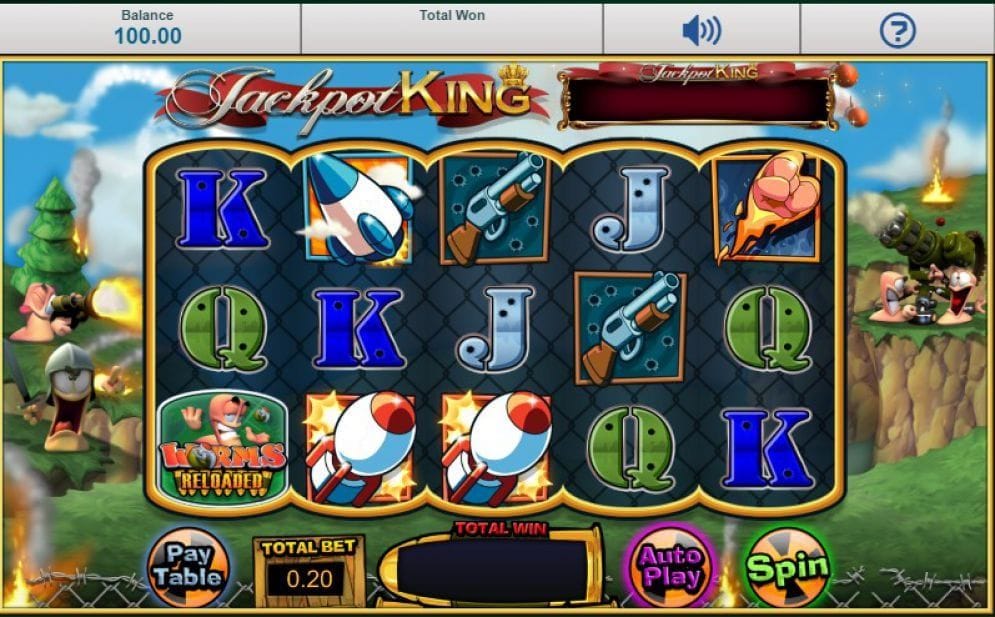Open the Auto Play options
This screenshot has width=995, height=617.
[669, 567]
